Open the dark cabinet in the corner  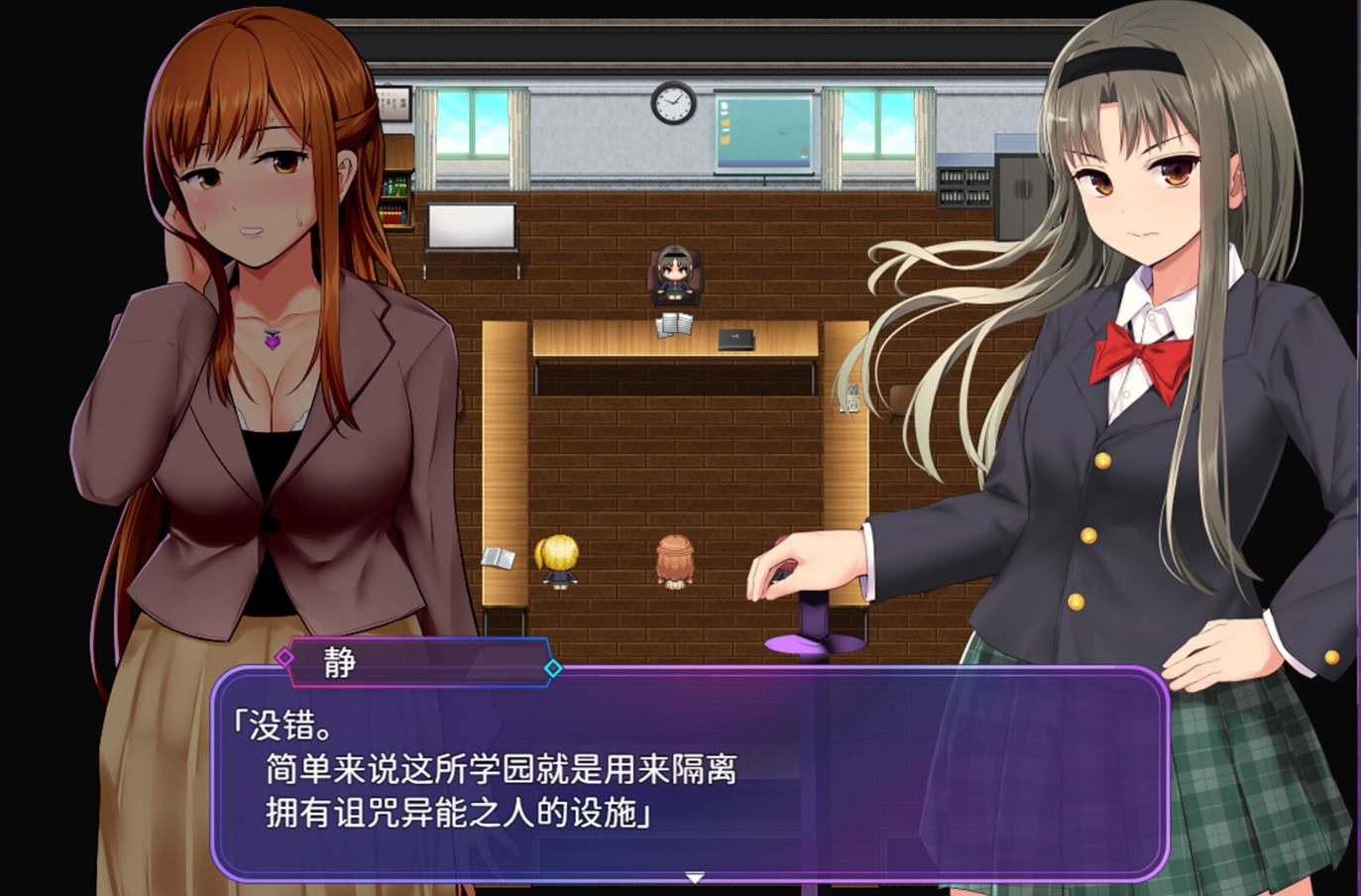click(1021, 198)
